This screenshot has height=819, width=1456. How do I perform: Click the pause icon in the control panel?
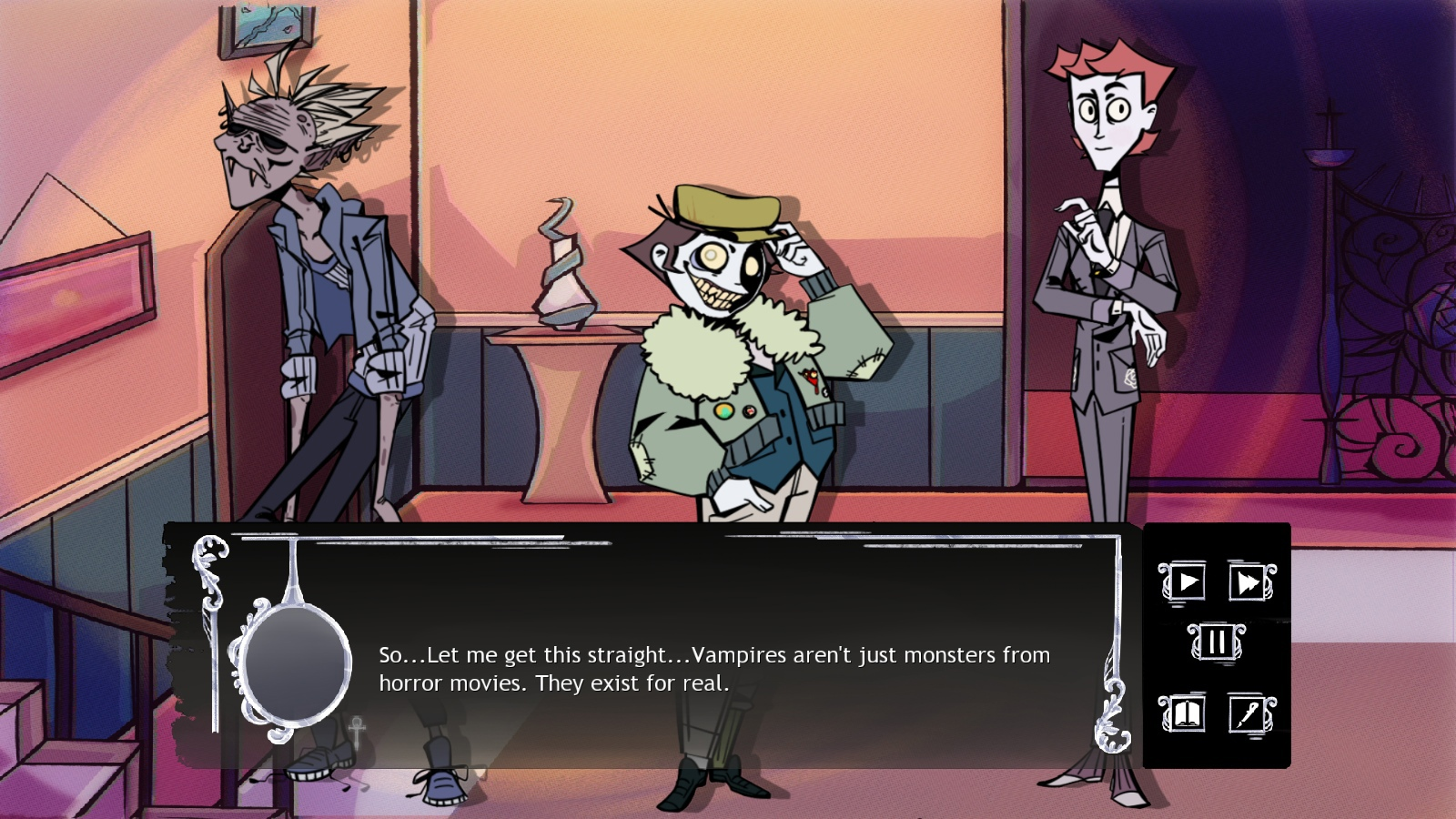click(x=1215, y=640)
